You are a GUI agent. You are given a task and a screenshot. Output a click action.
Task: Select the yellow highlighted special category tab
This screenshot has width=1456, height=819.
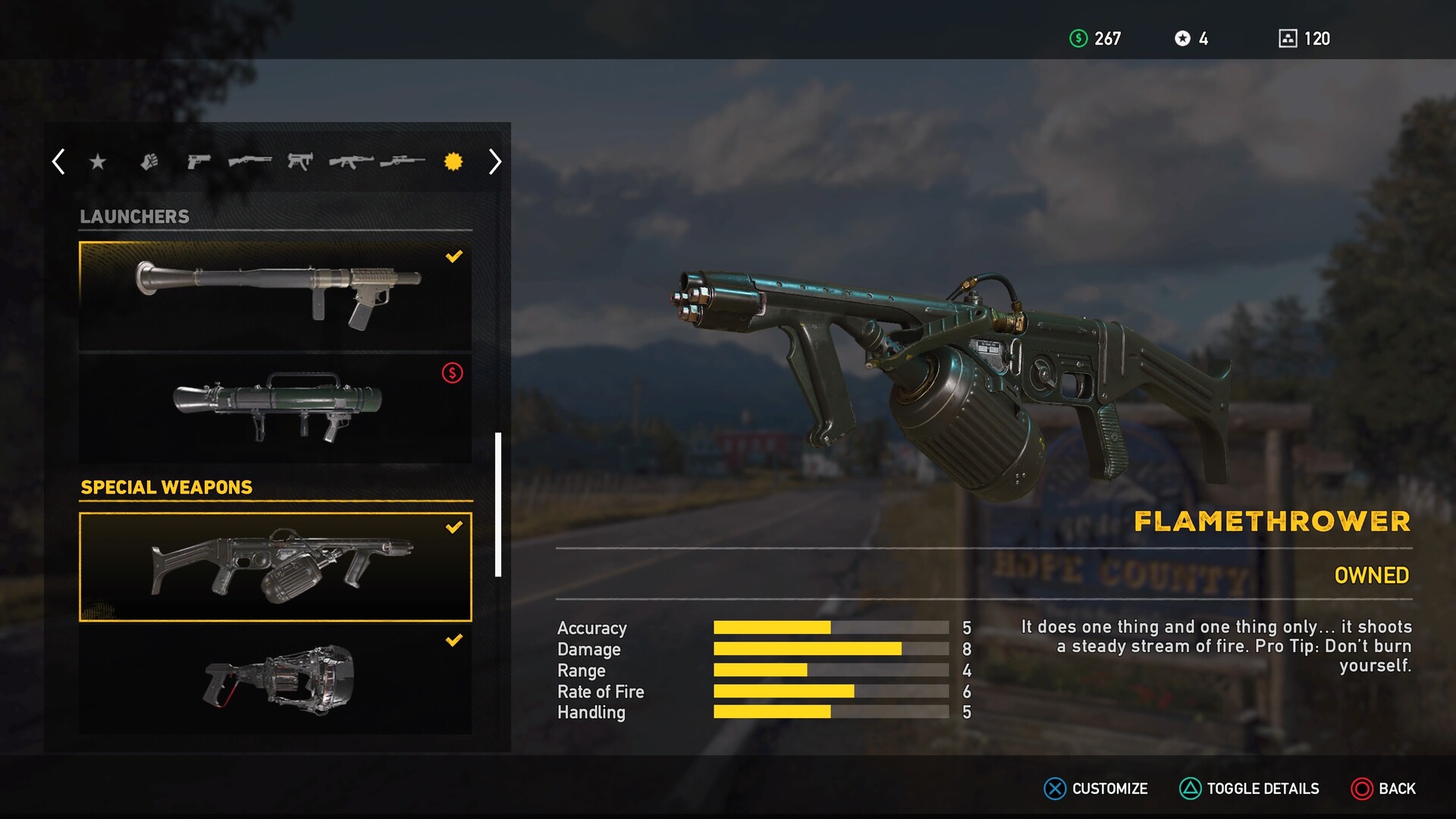pyautogui.click(x=453, y=162)
